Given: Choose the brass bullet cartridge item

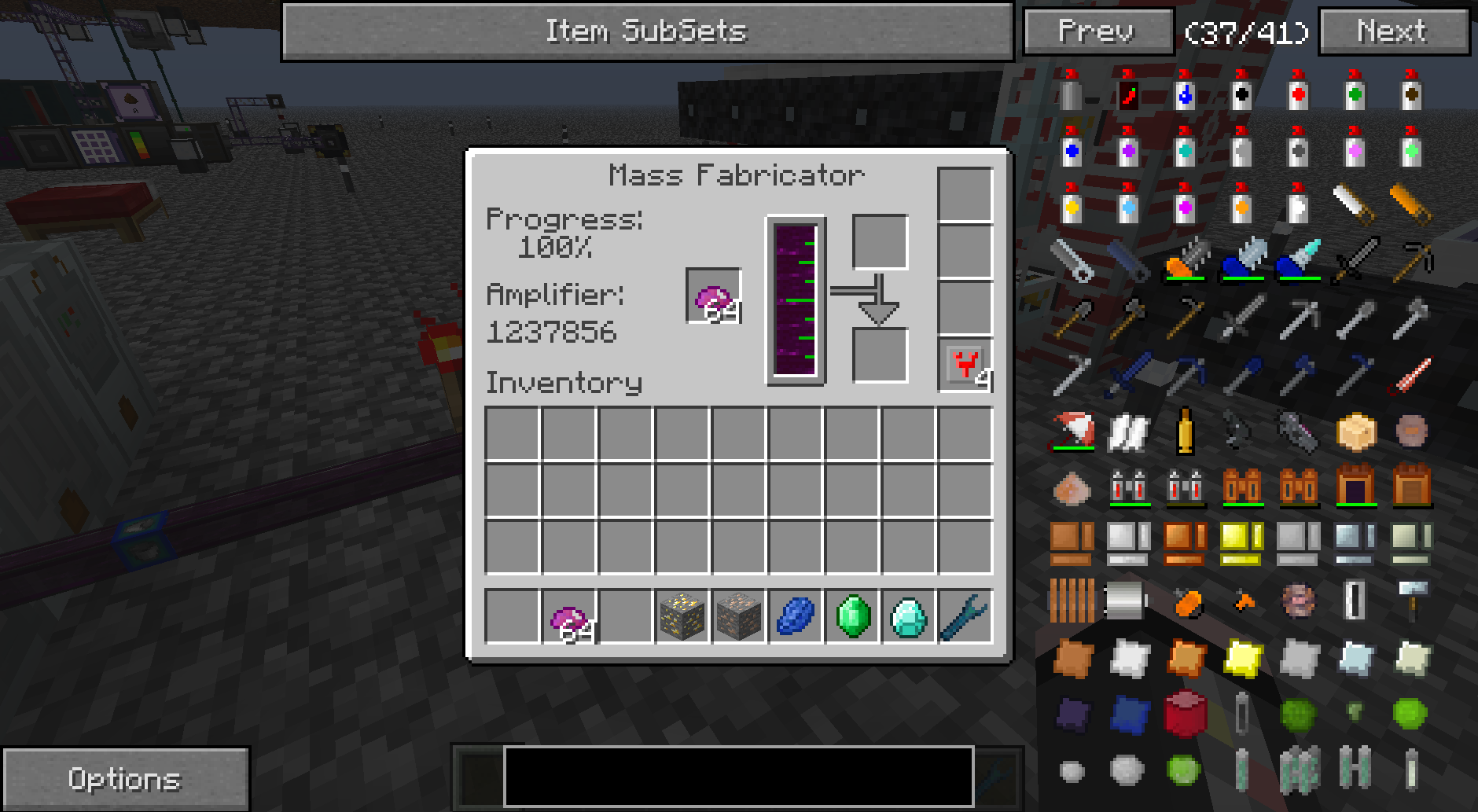Looking at the screenshot, I should pos(1184,430).
